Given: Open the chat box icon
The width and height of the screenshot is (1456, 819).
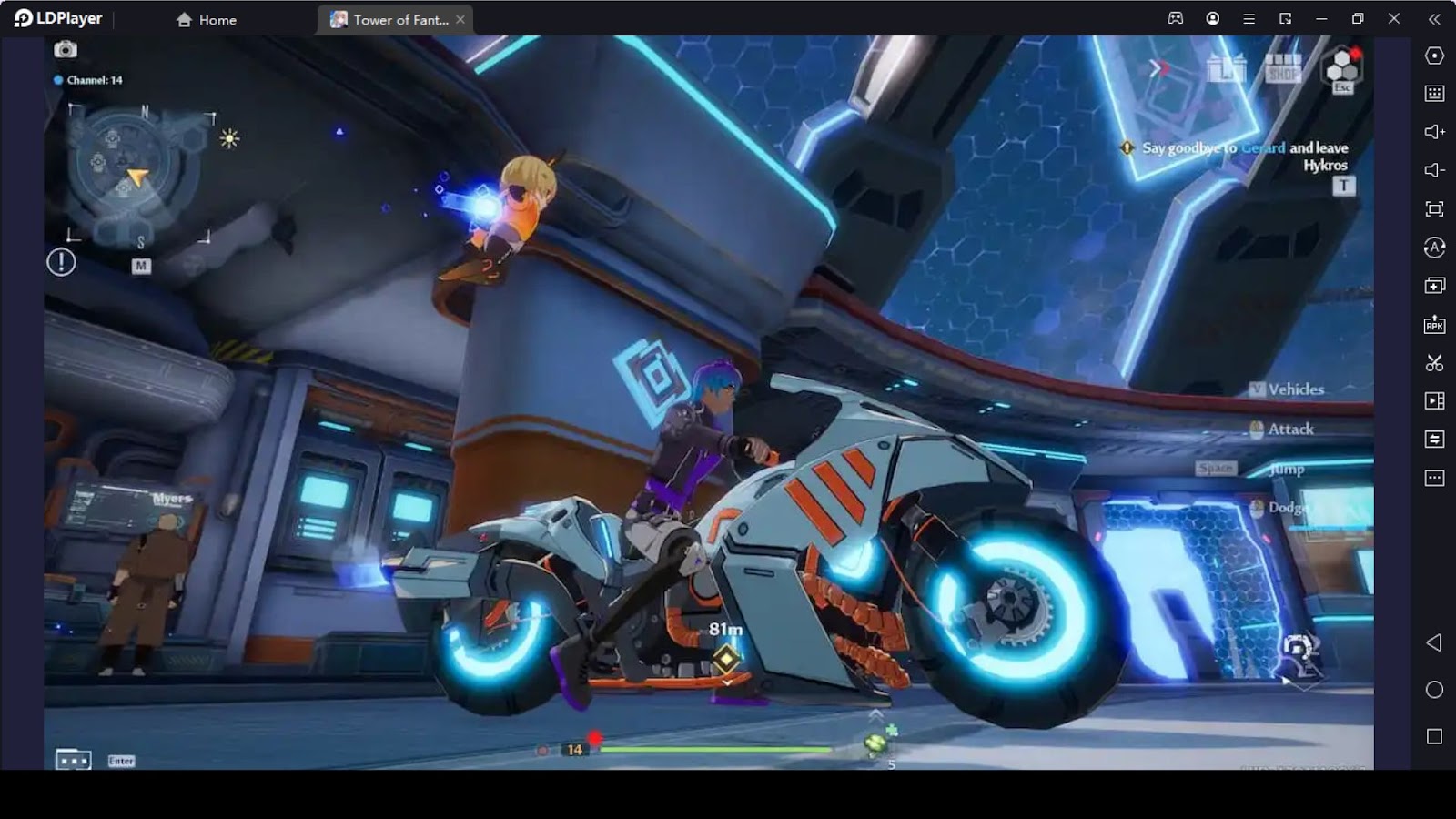Looking at the screenshot, I should (73, 759).
